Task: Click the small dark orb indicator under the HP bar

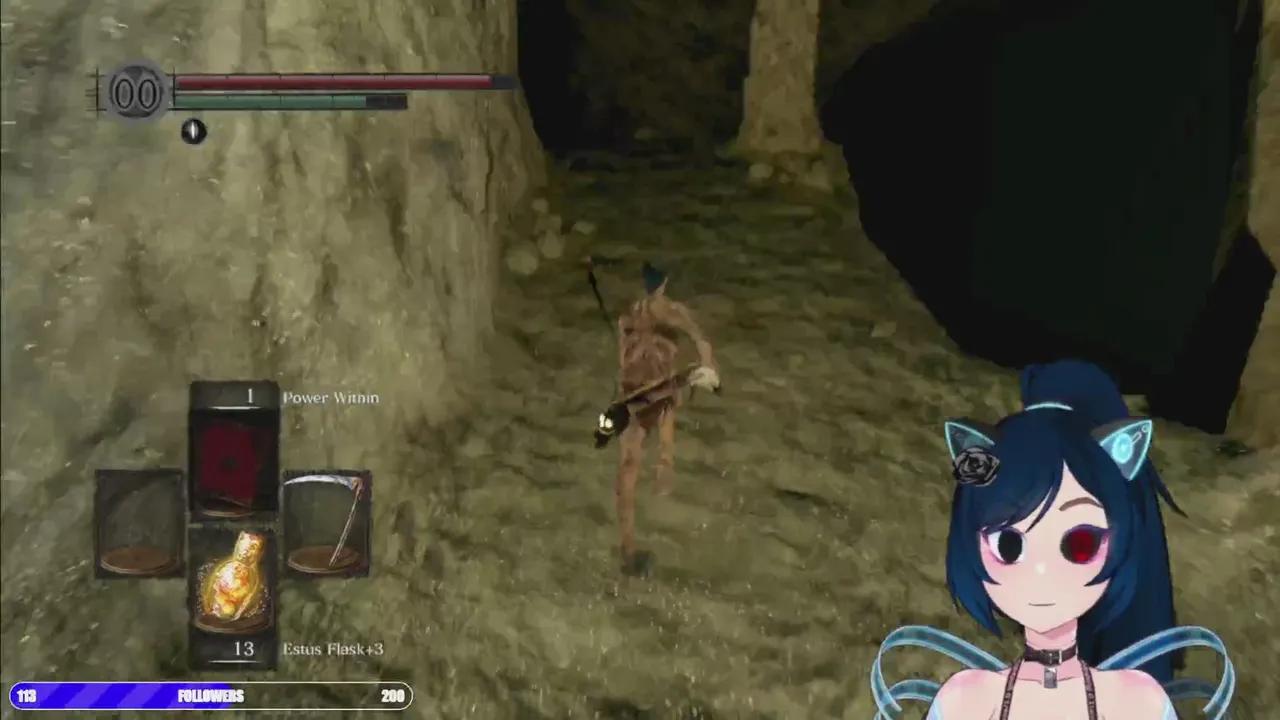Action: pos(192,131)
